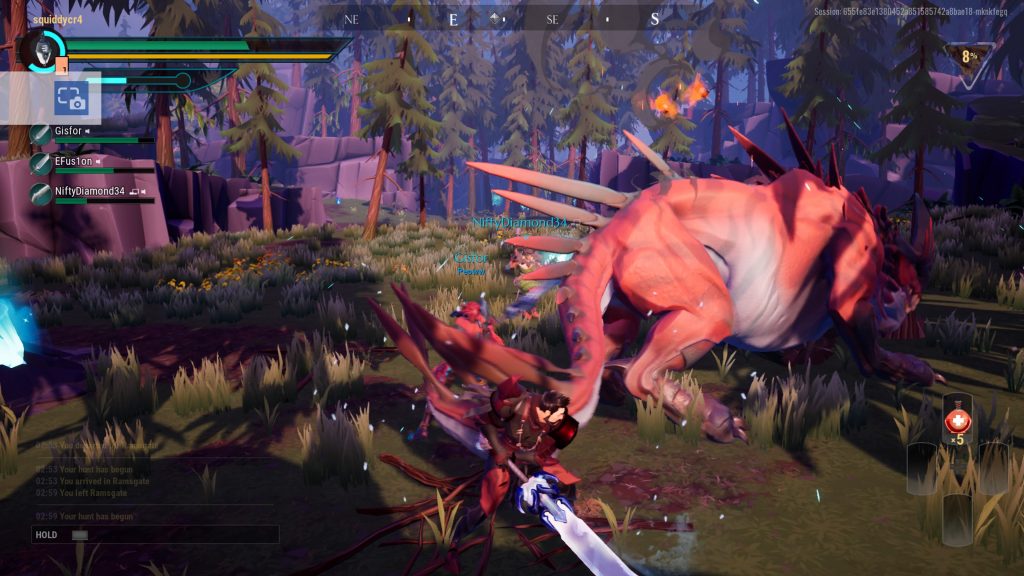Screen dimensions: 1024x576
Task: Toggle the speaker icon next to Gisfor
Action: click(87, 131)
